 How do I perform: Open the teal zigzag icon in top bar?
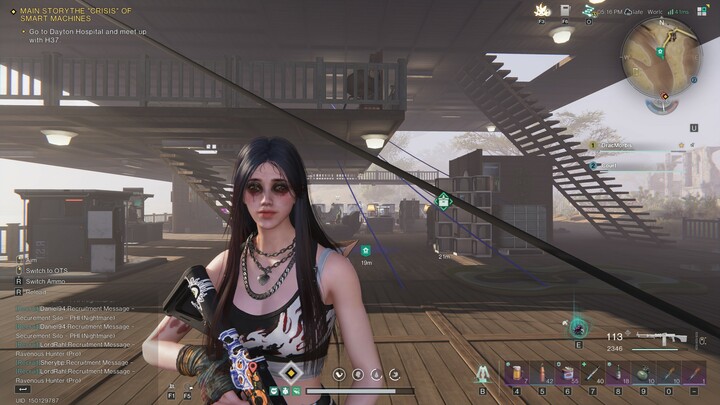pyautogui.click(x=589, y=9)
